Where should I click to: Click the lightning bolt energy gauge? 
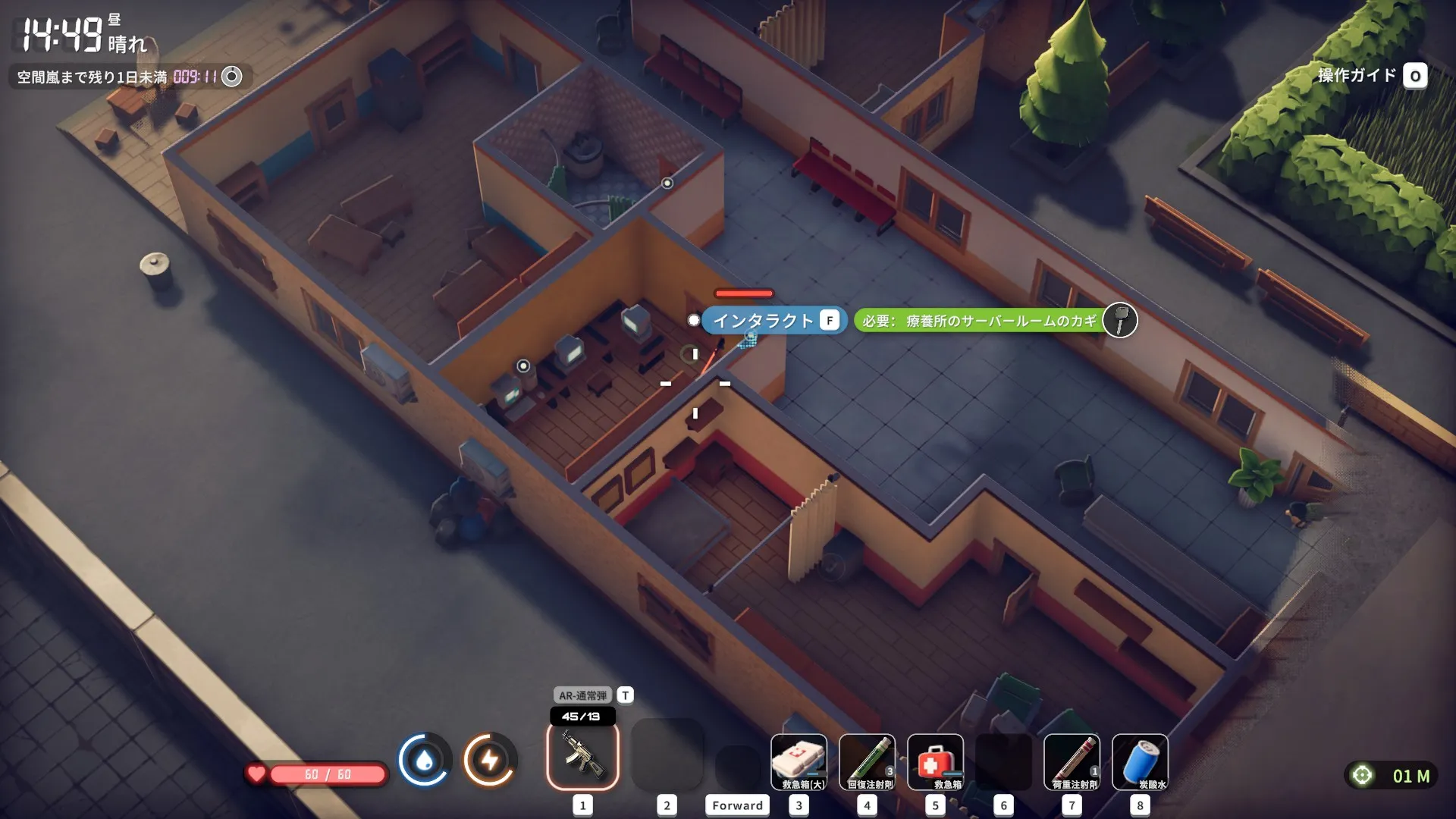pos(490,759)
